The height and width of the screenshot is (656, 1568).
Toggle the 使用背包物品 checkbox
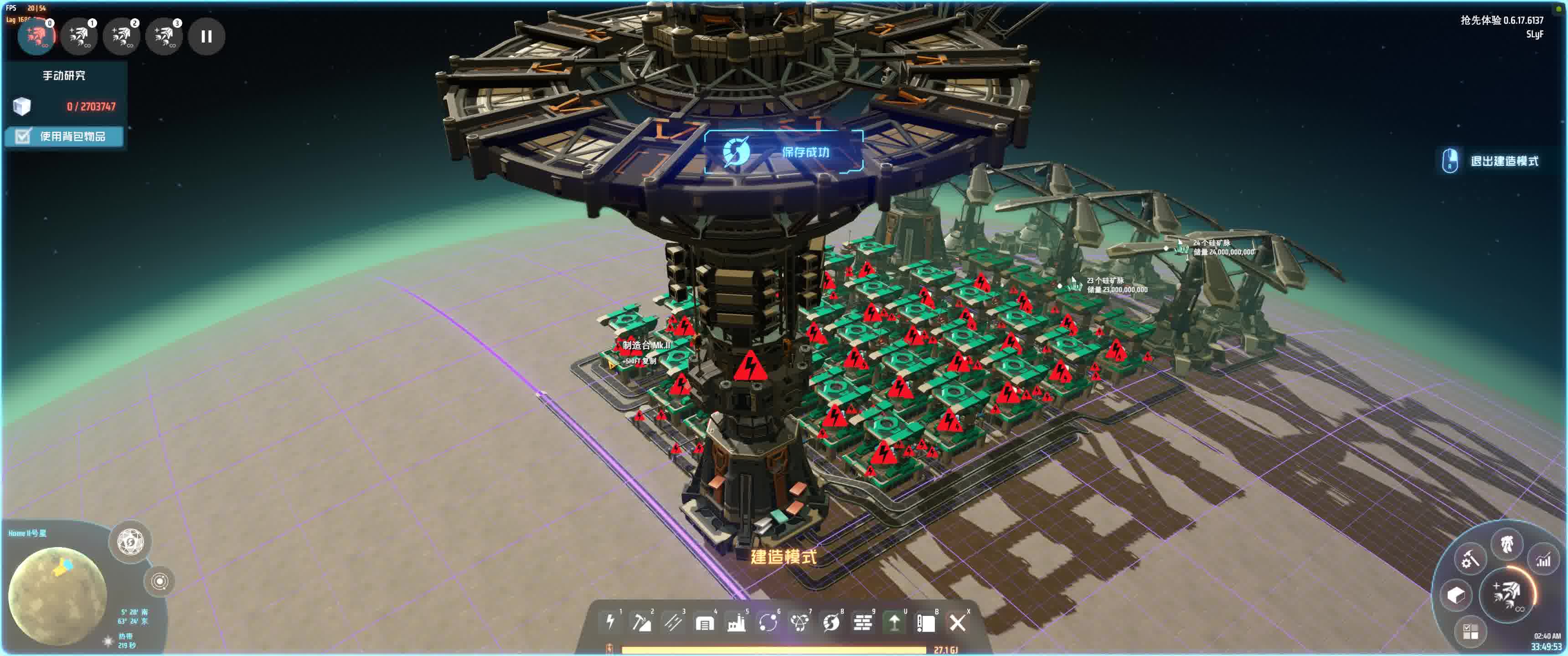click(x=23, y=136)
